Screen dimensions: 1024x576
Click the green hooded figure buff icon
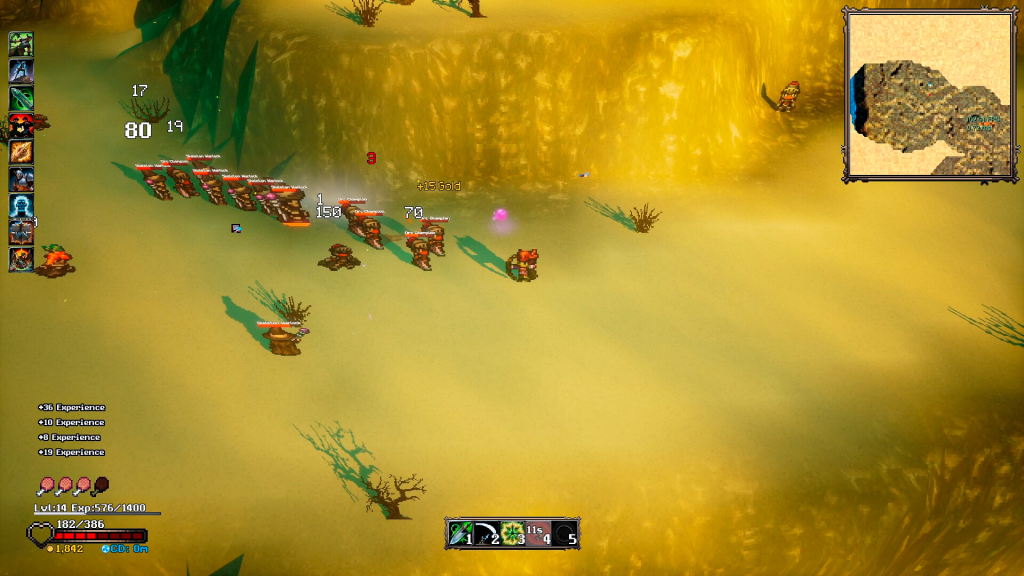pyautogui.click(x=21, y=44)
